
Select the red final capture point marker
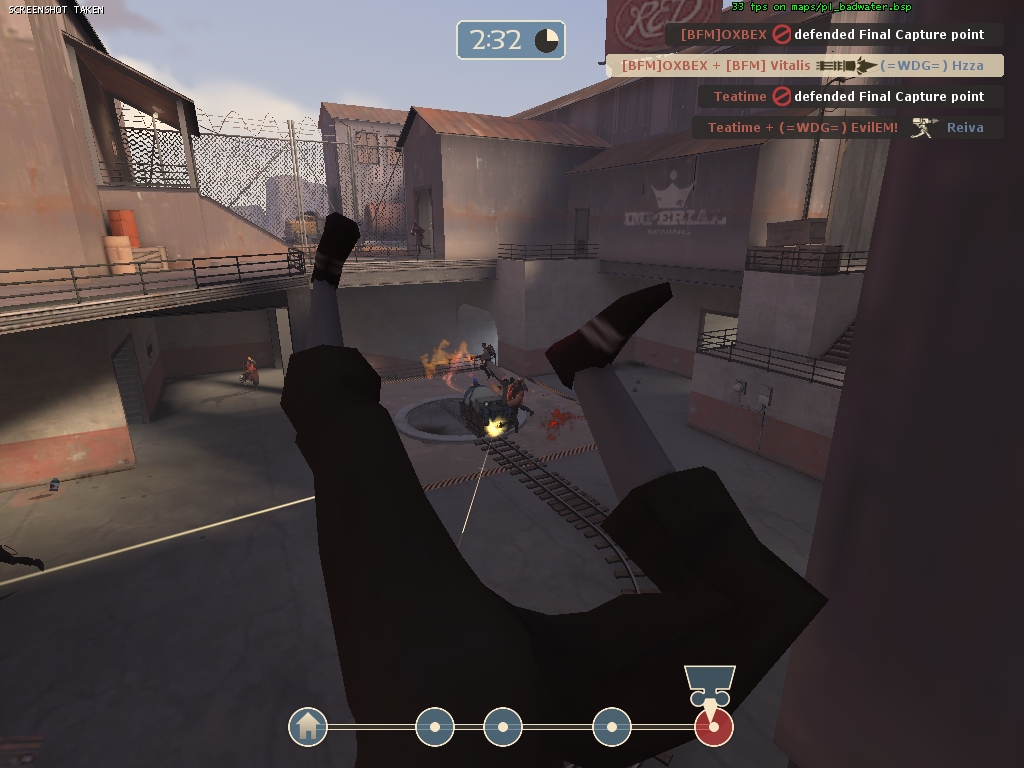coord(713,728)
